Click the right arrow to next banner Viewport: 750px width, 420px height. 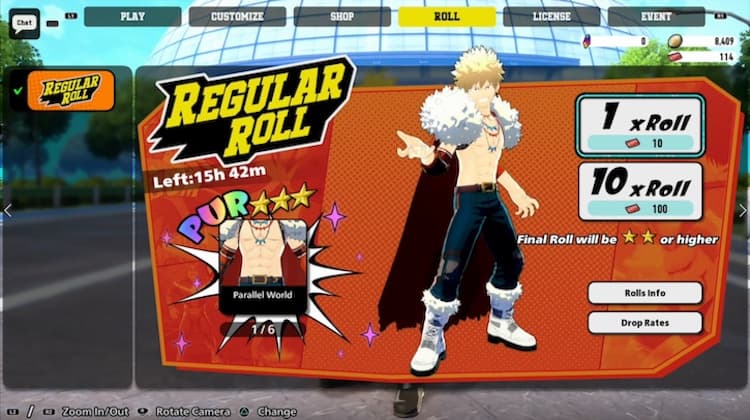742,210
